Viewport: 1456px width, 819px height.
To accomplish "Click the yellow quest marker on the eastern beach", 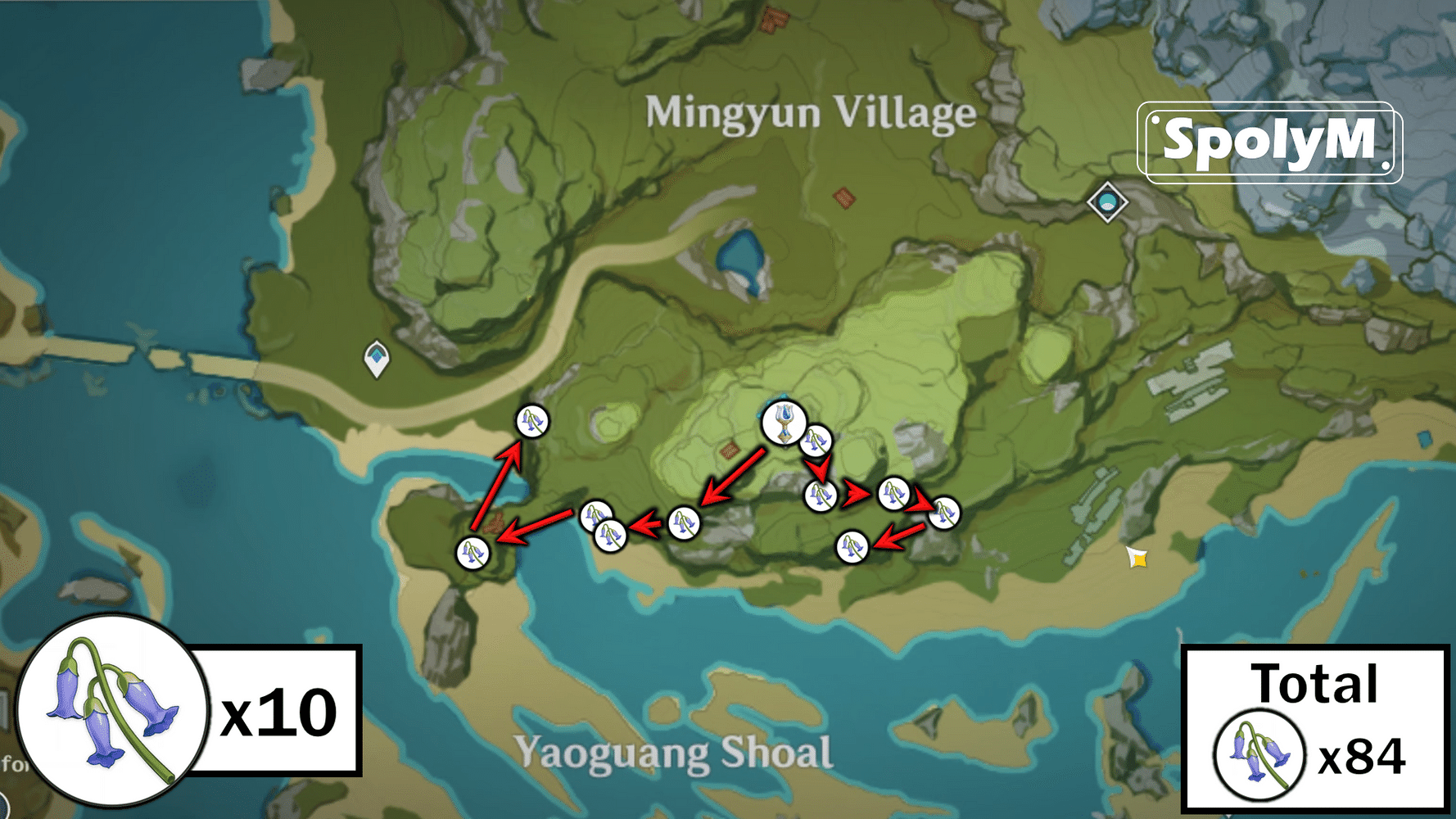I will point(1137,559).
